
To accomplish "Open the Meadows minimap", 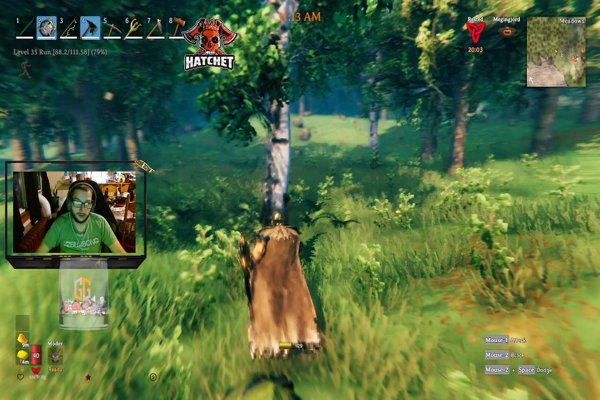I will (556, 51).
